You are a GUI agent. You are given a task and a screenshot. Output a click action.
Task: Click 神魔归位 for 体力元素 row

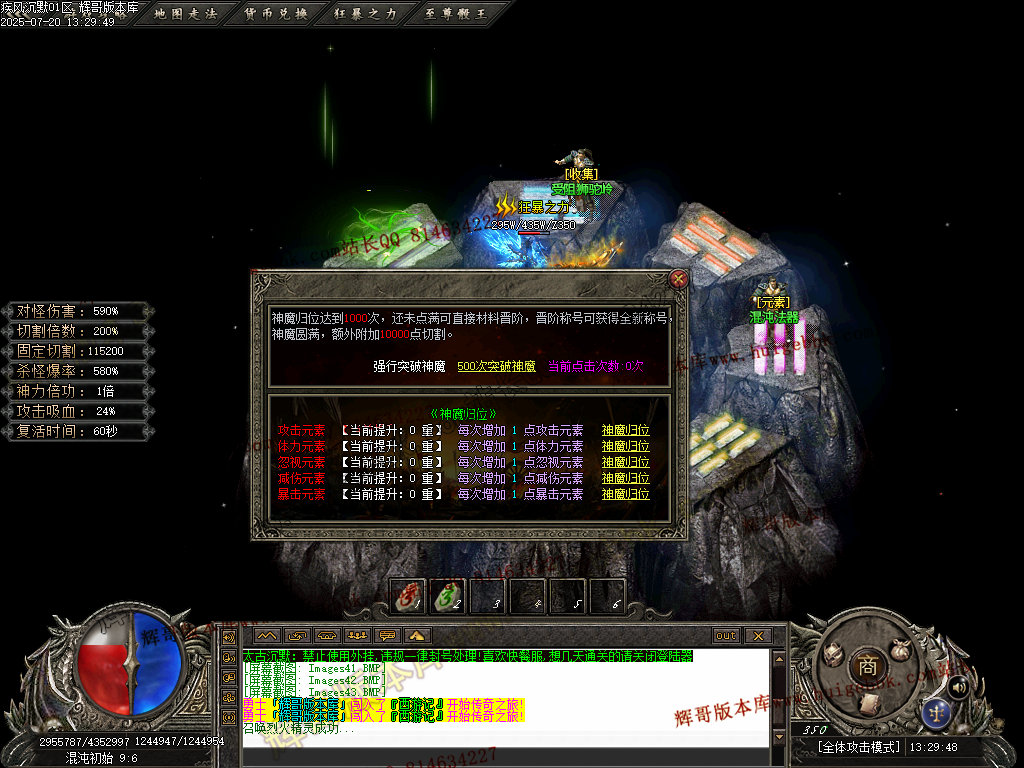point(625,447)
